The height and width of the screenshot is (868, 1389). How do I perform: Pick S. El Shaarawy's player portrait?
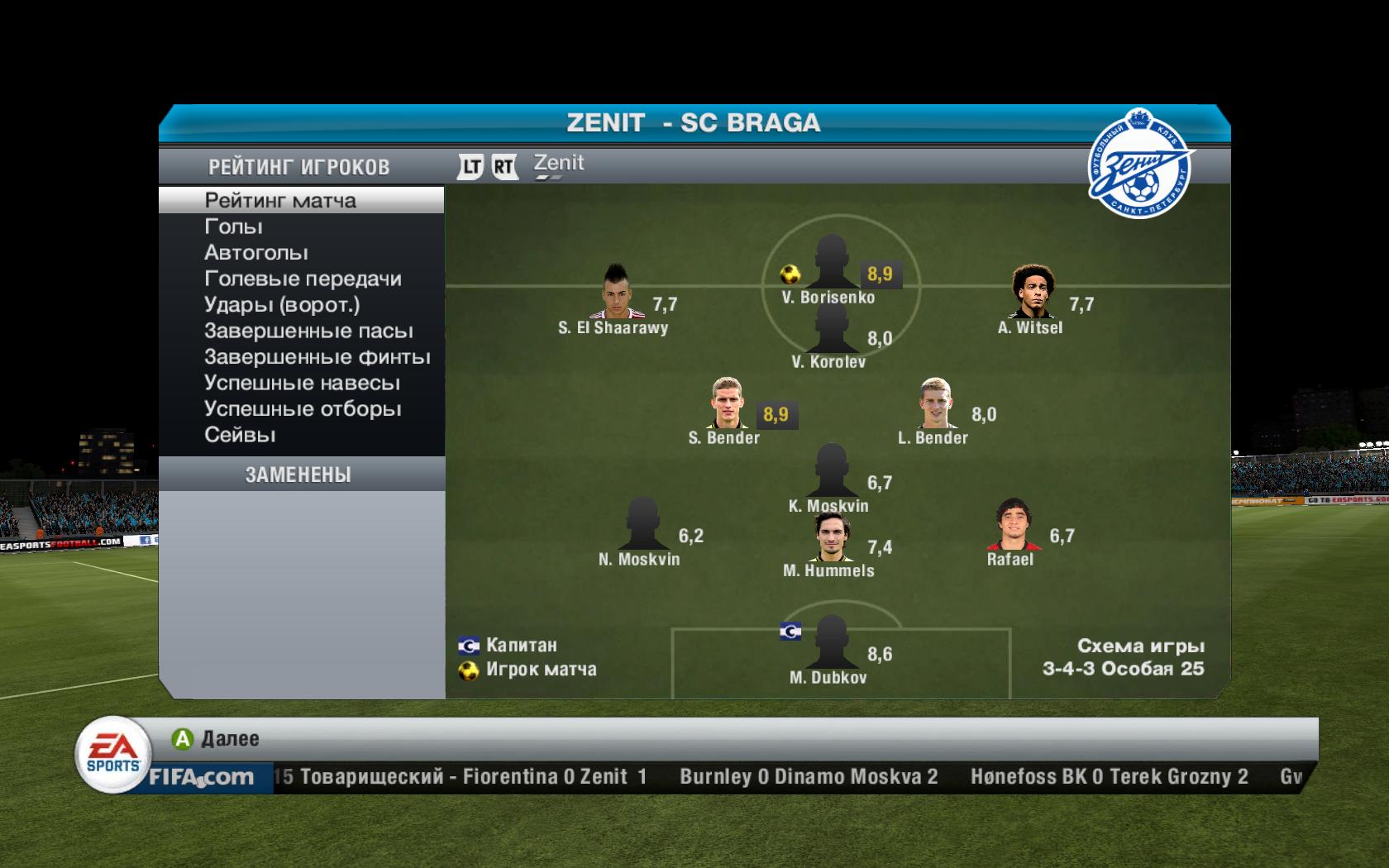(x=613, y=293)
